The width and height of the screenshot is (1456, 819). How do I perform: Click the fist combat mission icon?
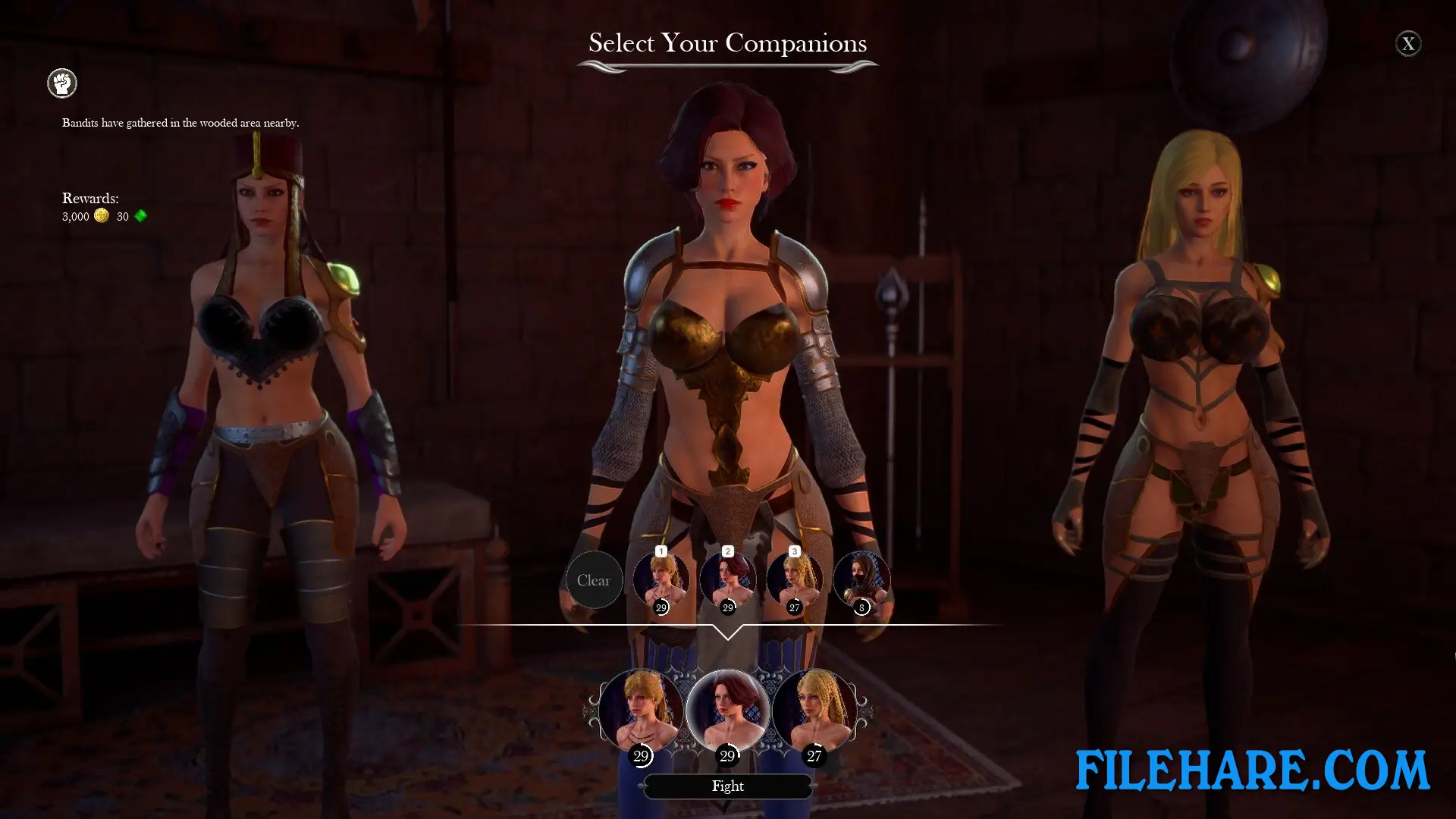point(61,83)
